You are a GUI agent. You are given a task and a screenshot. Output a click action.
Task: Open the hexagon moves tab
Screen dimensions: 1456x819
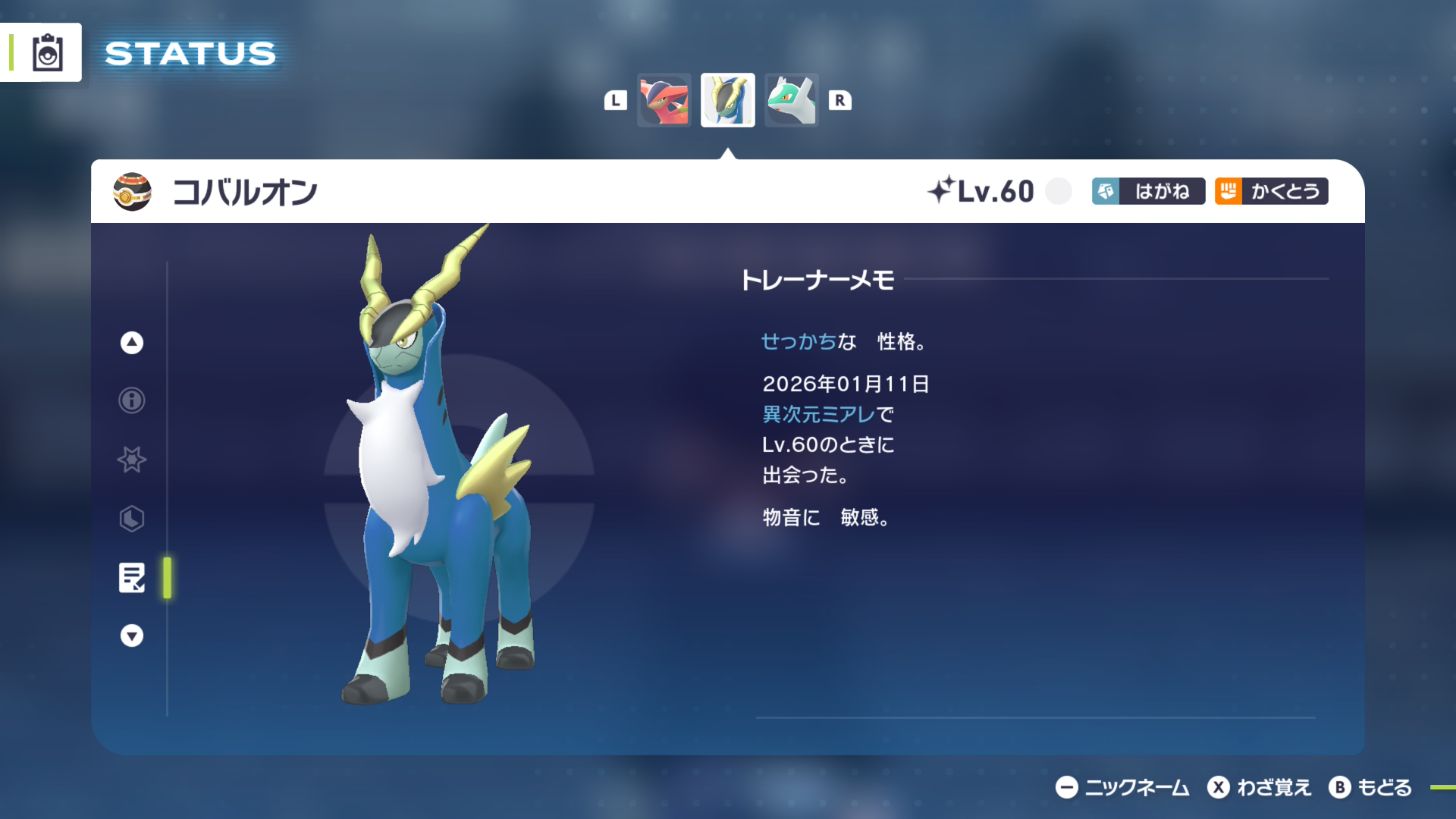132,519
